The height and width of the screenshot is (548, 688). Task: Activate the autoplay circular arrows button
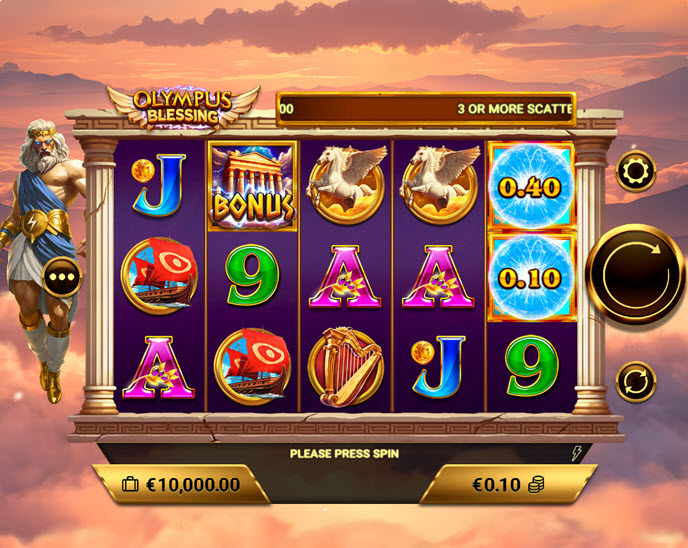tap(636, 381)
